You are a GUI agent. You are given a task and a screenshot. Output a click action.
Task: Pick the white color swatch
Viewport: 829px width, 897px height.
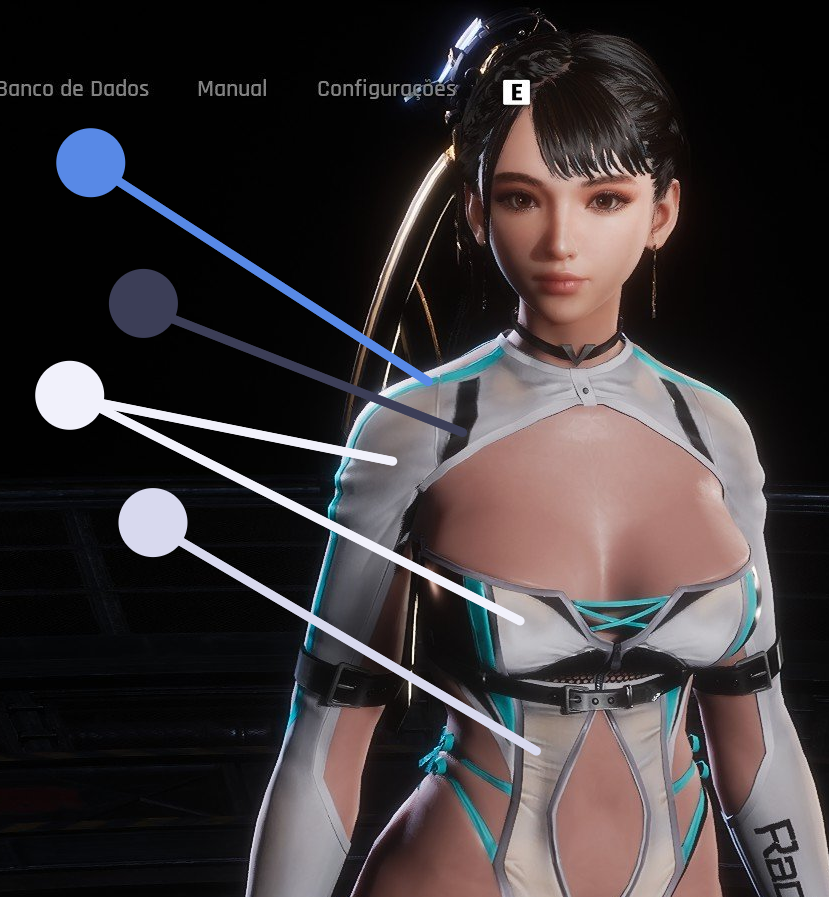tap(70, 395)
